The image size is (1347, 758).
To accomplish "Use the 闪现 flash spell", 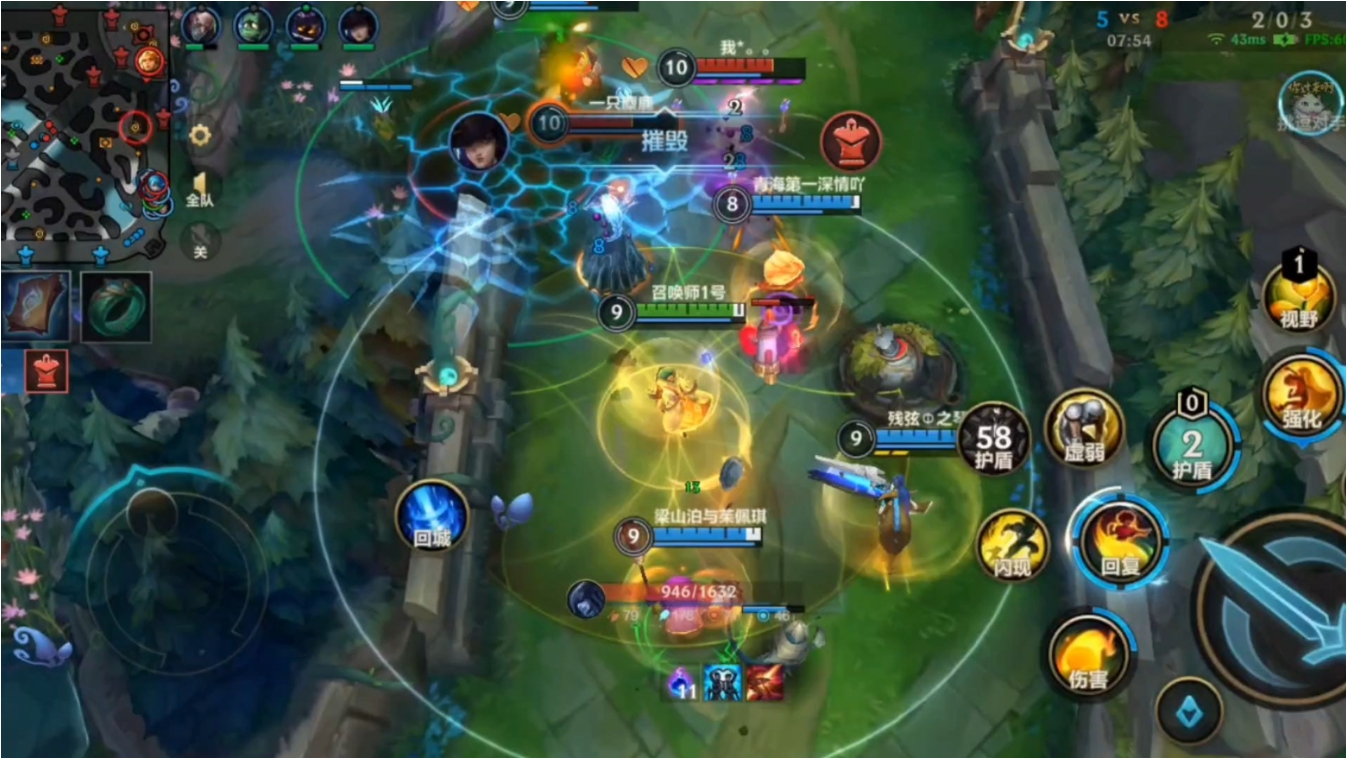I will pos(1013,546).
